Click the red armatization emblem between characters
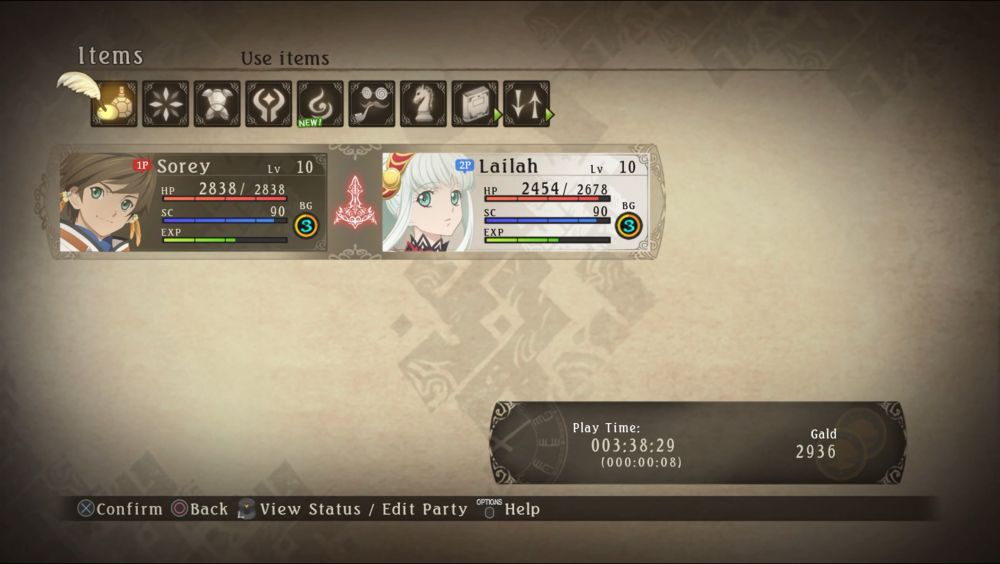This screenshot has width=1000, height=564. [355, 202]
